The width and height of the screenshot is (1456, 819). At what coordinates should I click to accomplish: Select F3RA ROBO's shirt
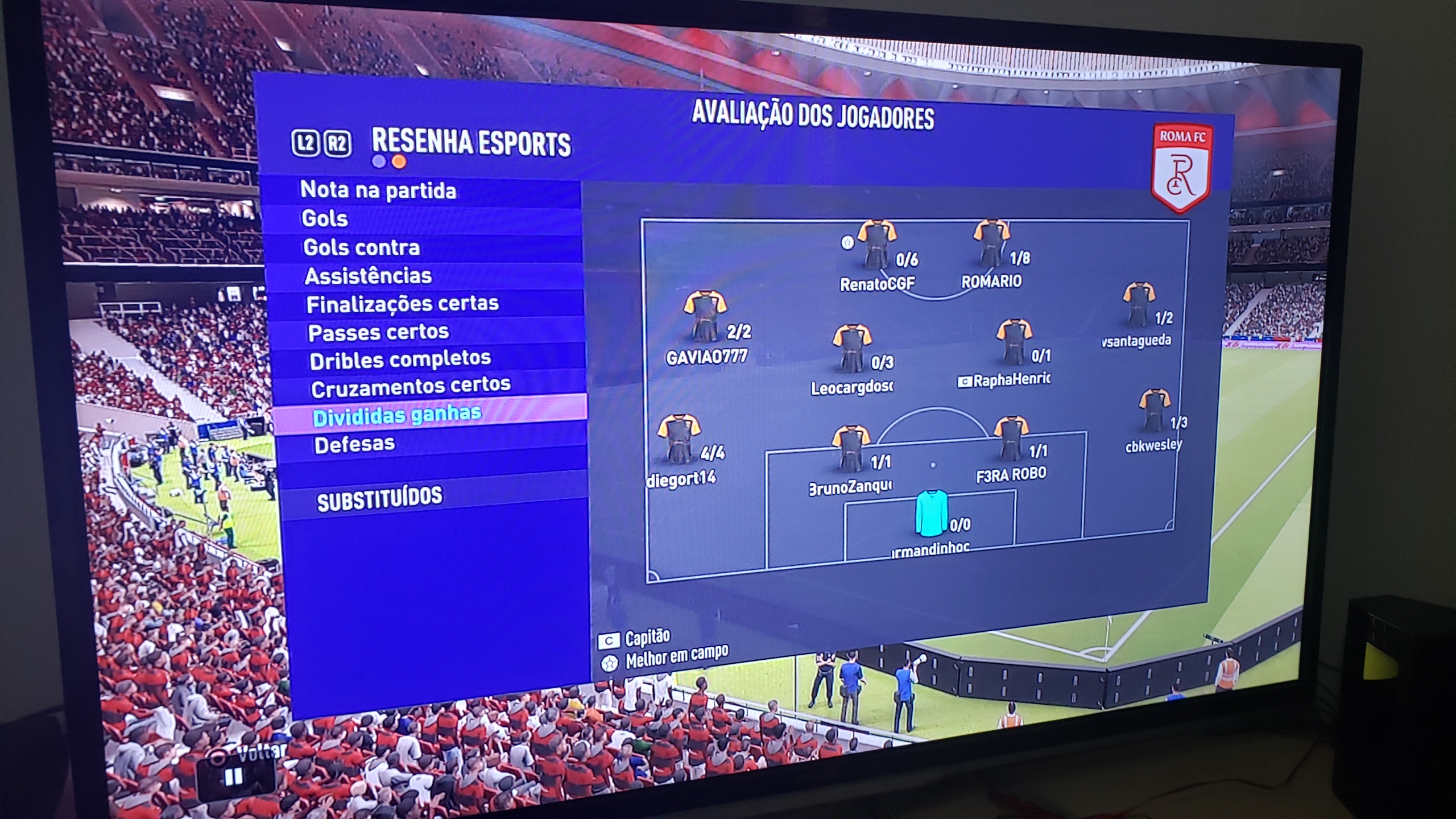(1011, 439)
